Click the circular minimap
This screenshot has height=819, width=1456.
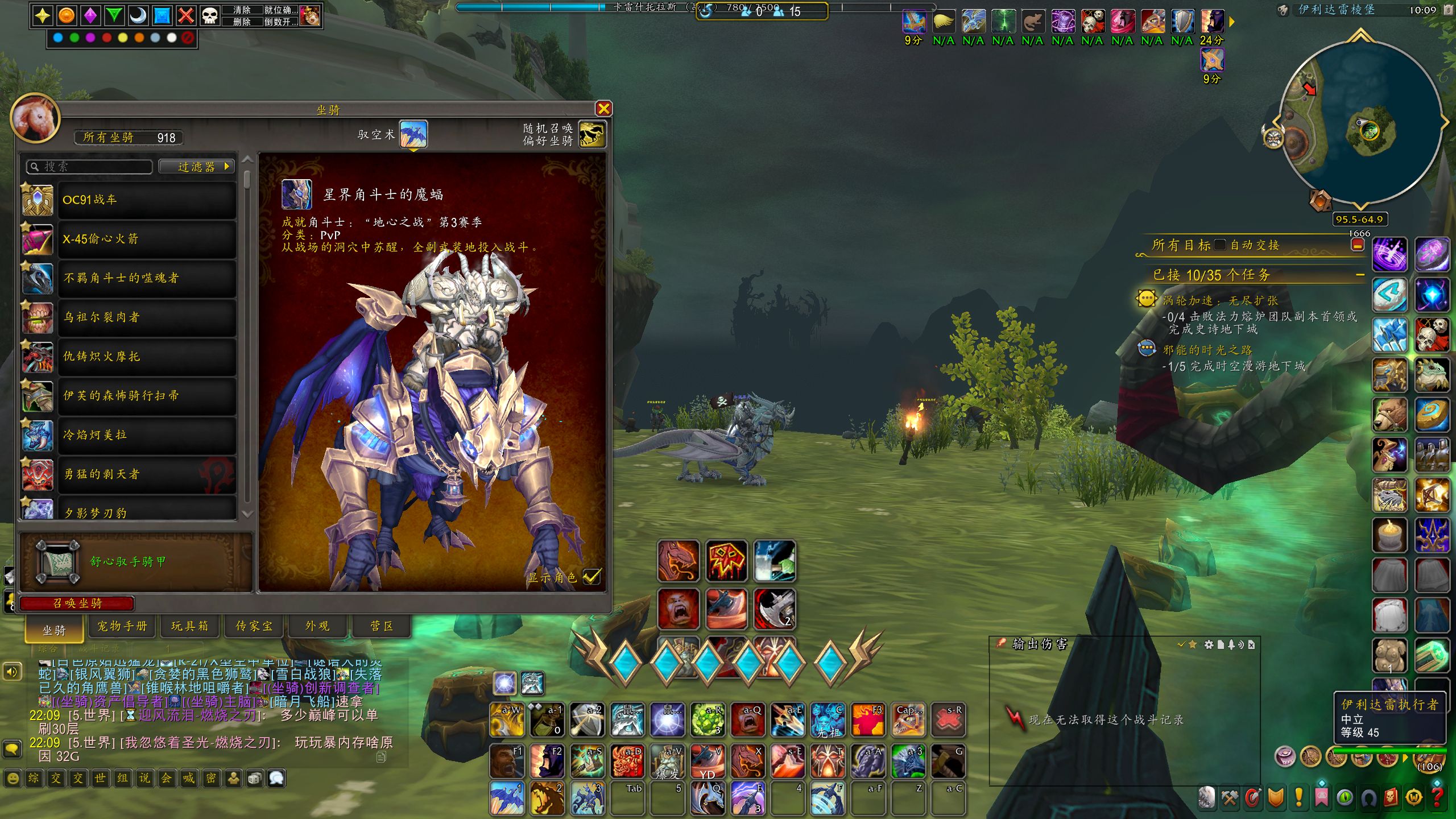pos(1359,122)
